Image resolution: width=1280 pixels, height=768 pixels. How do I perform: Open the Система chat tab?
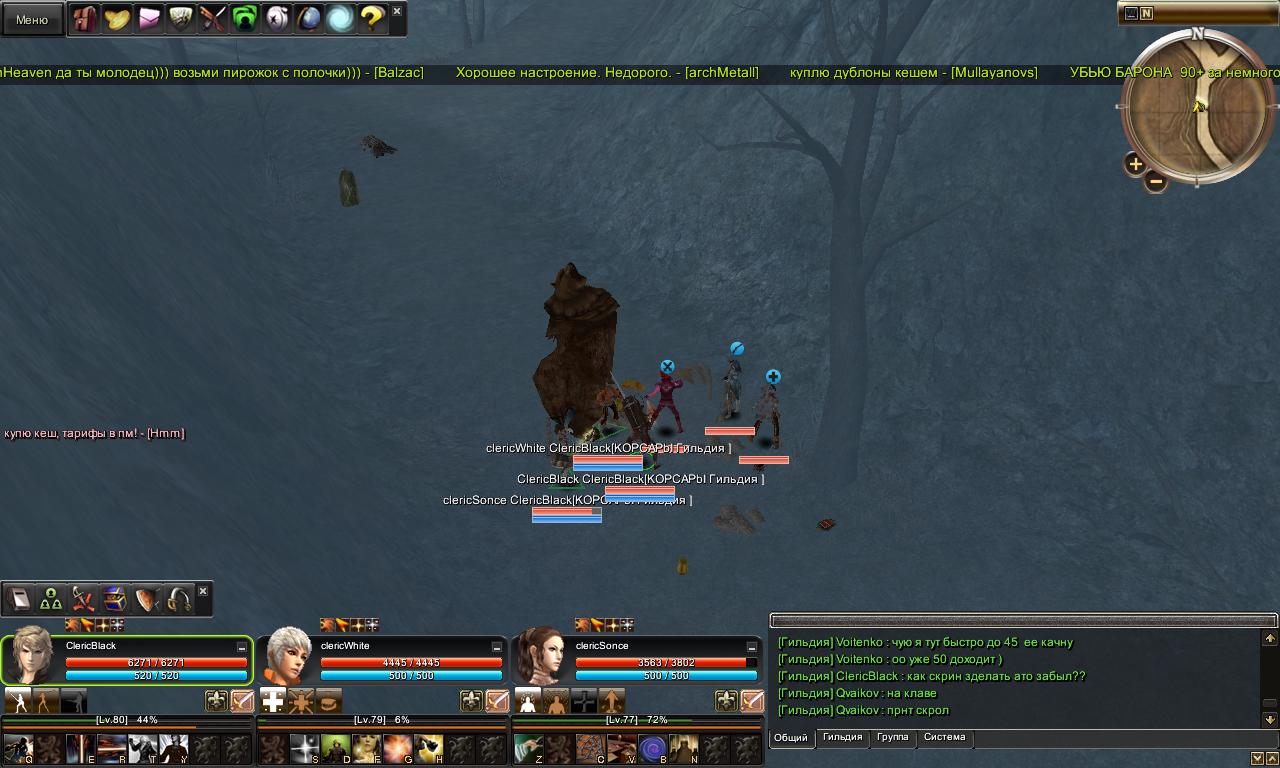click(944, 738)
